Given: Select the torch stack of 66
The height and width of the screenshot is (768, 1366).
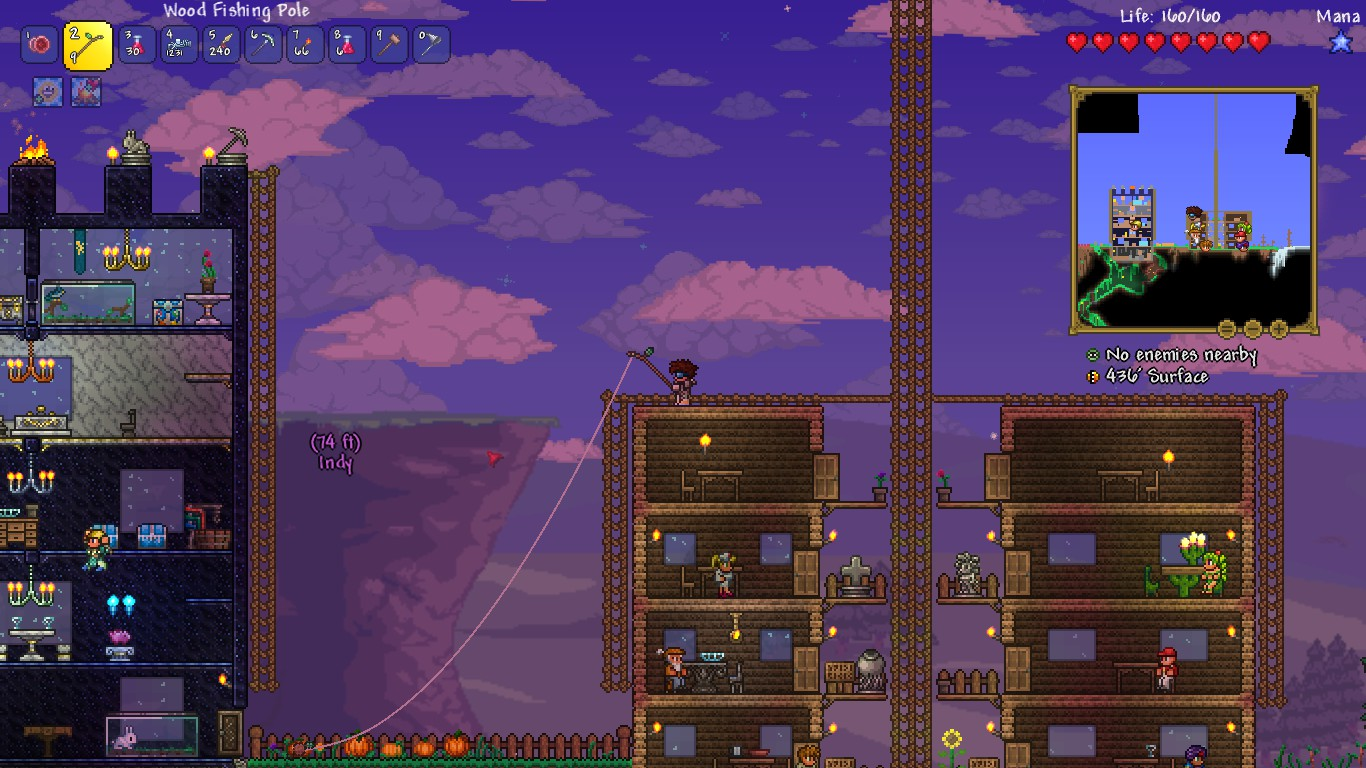Looking at the screenshot, I should (x=305, y=45).
